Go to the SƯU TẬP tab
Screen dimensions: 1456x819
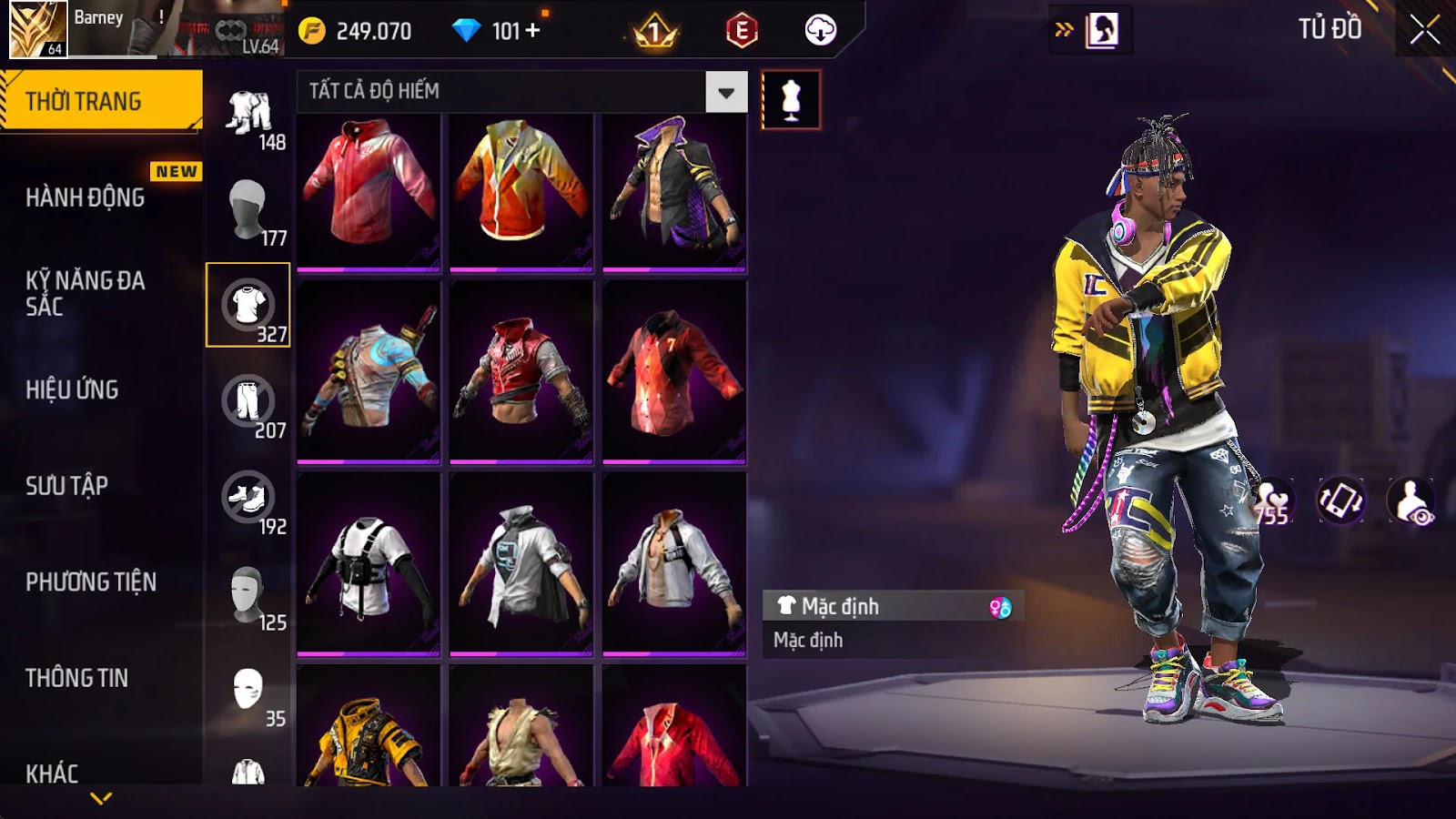[66, 486]
